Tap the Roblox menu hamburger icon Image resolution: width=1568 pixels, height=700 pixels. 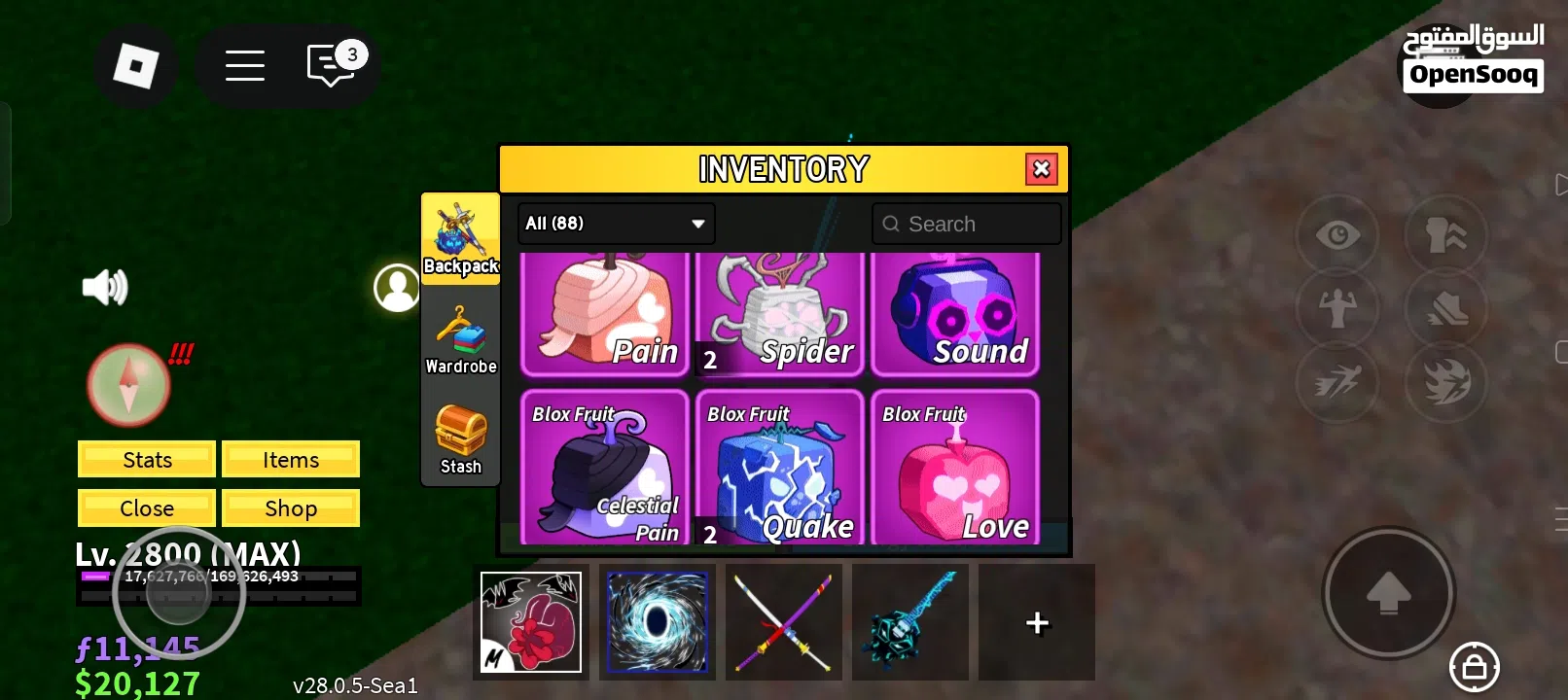tap(244, 65)
